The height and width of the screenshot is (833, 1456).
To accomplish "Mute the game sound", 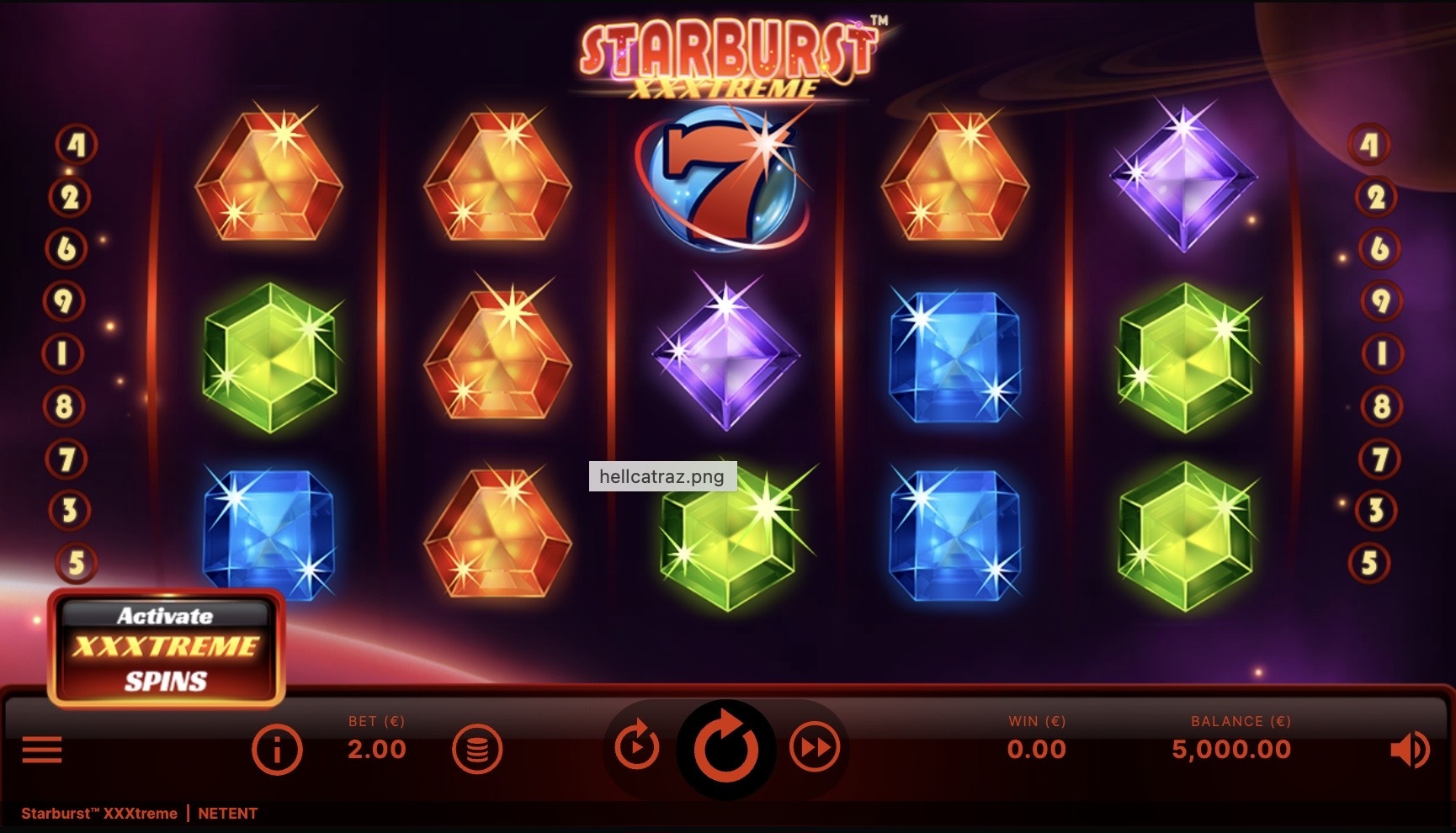I will 1409,749.
